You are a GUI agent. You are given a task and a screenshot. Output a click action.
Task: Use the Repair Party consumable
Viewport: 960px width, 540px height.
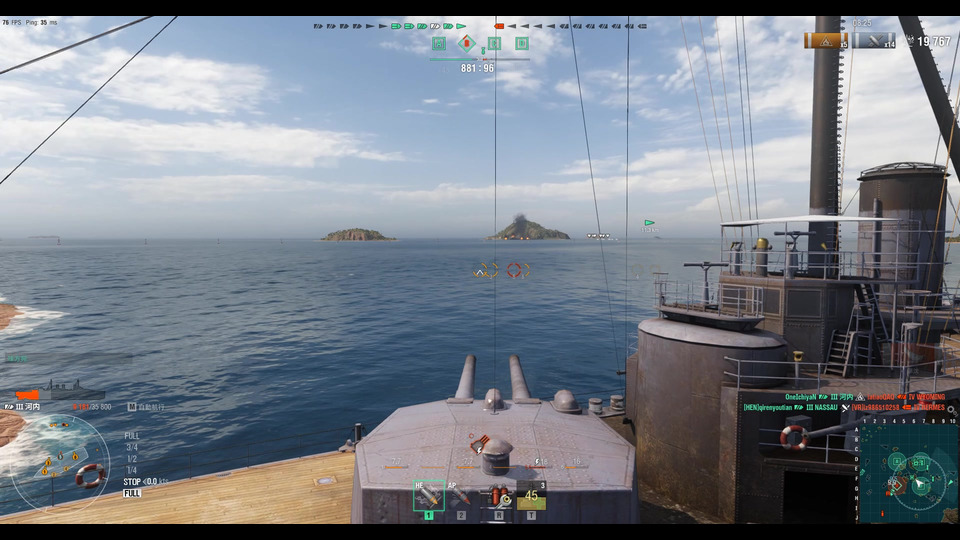coord(531,495)
